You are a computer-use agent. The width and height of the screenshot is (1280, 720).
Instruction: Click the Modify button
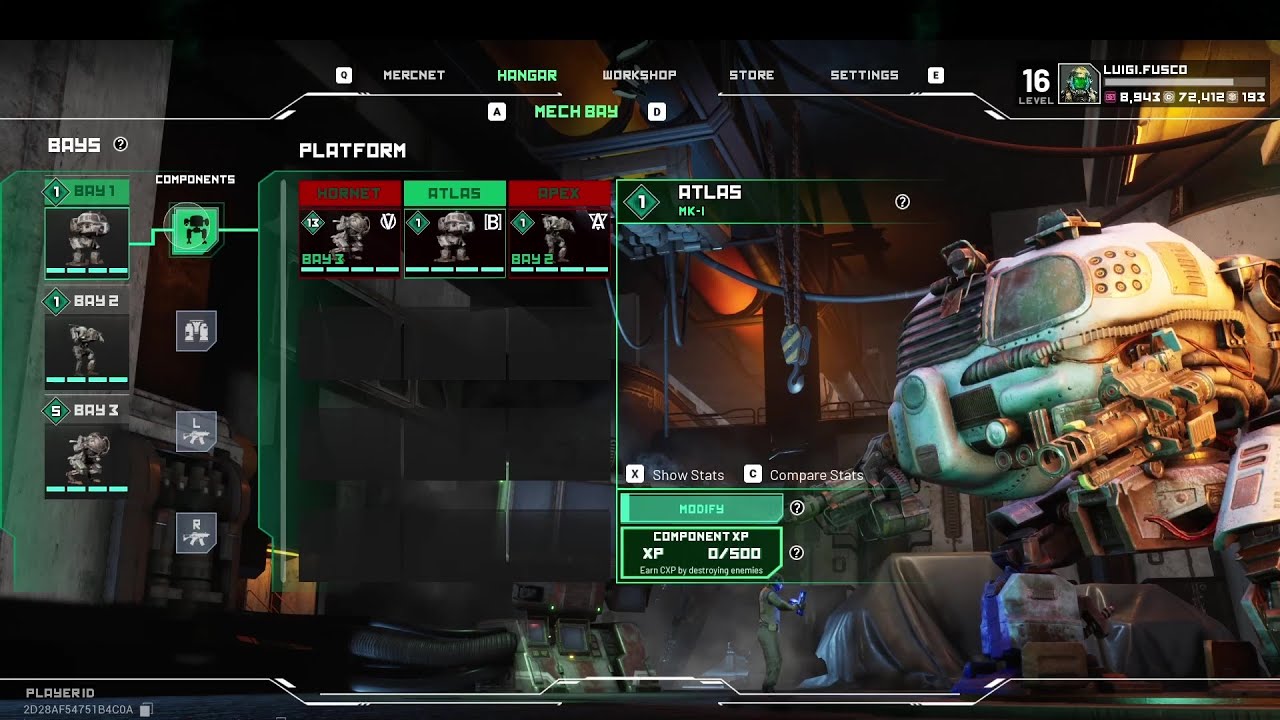[701, 509]
